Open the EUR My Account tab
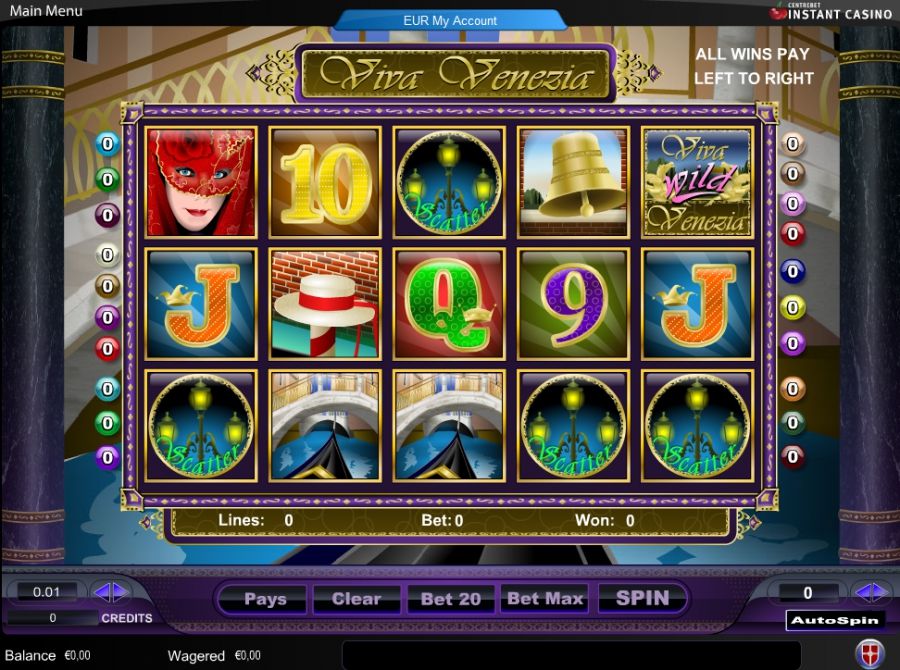The image size is (900, 670). click(x=450, y=20)
